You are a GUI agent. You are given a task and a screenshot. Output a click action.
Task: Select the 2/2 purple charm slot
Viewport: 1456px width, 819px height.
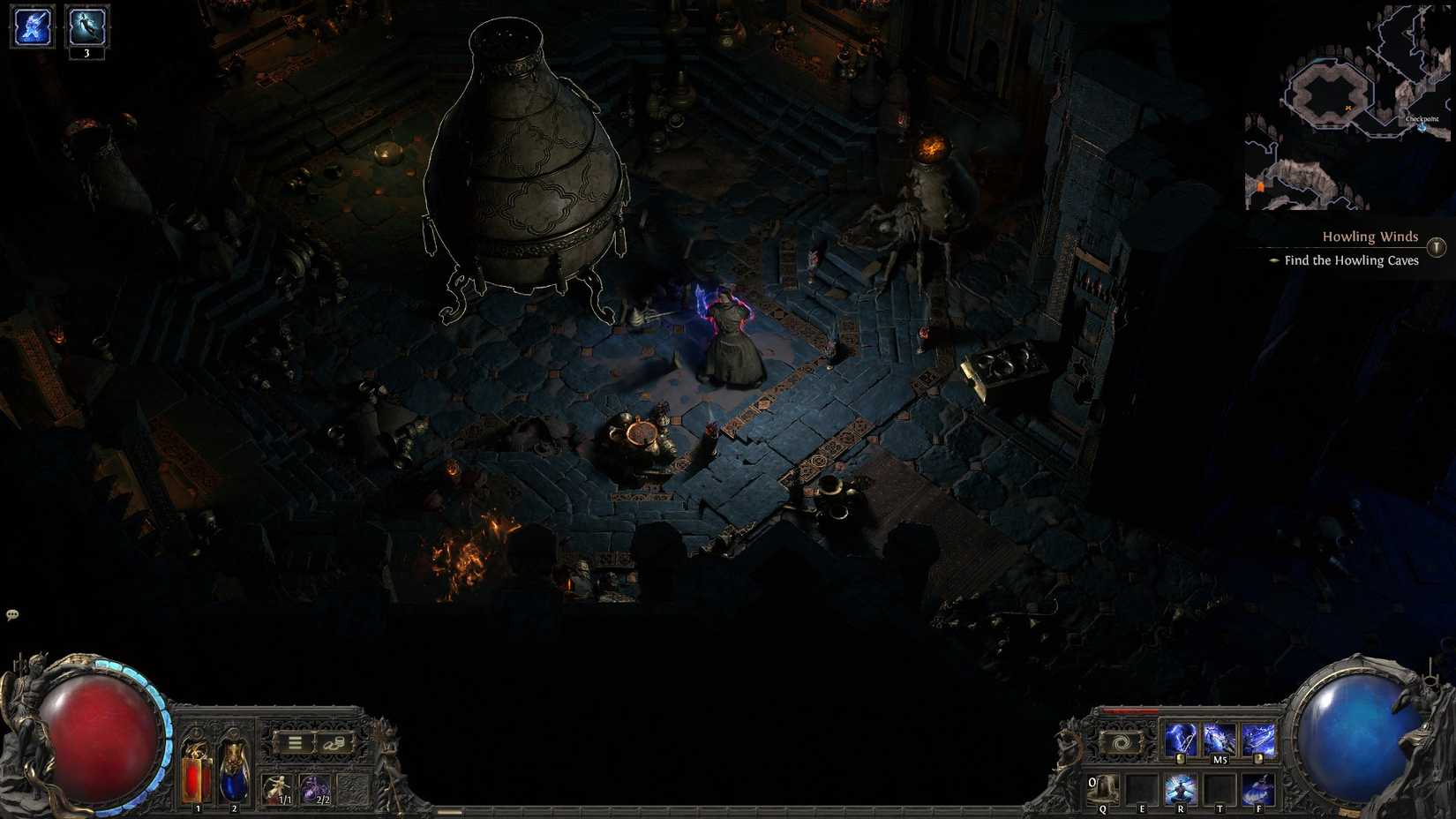(315, 789)
